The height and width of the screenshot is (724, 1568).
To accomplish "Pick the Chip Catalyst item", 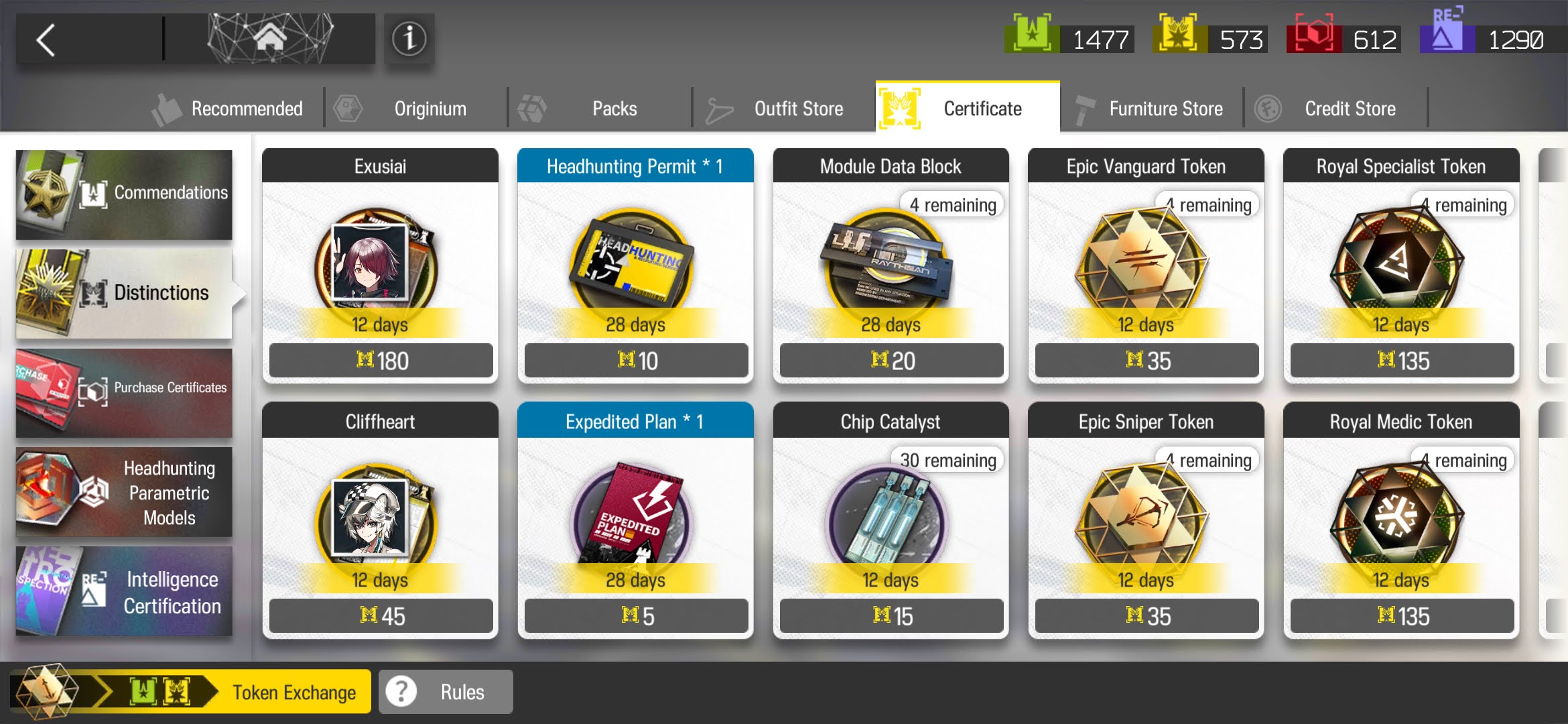I will [x=891, y=520].
